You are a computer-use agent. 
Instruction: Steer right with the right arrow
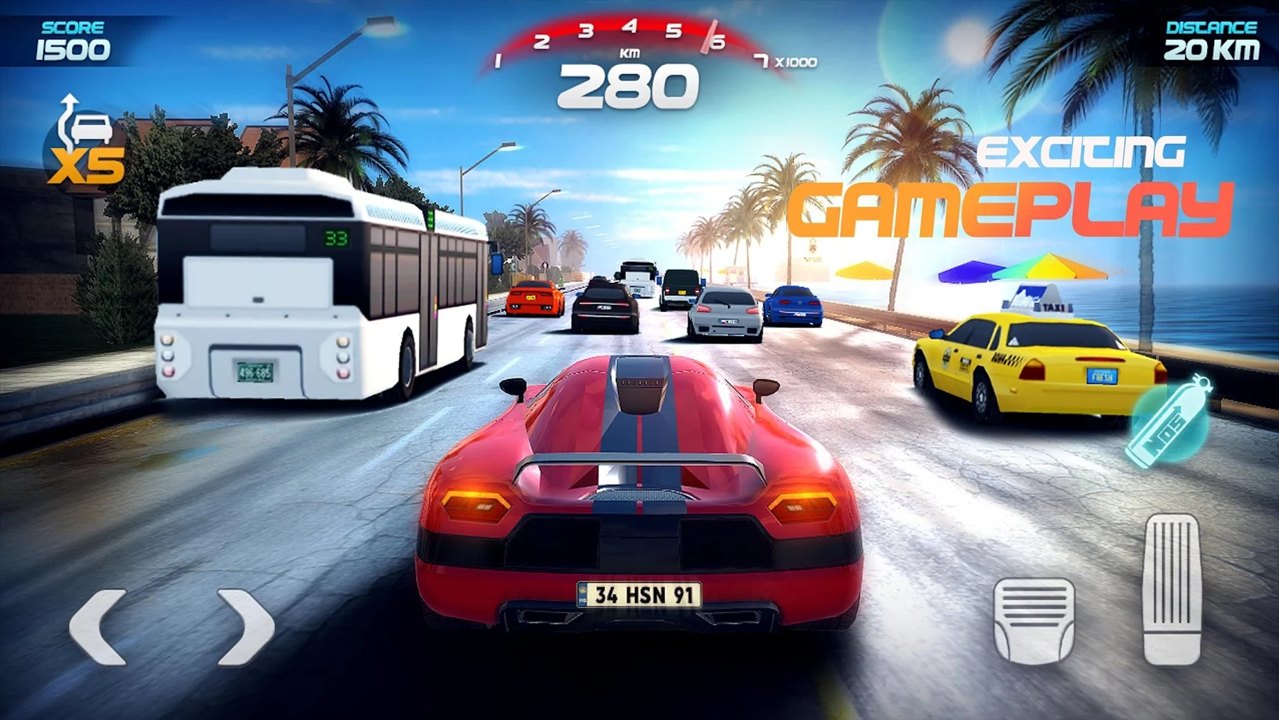245,627
